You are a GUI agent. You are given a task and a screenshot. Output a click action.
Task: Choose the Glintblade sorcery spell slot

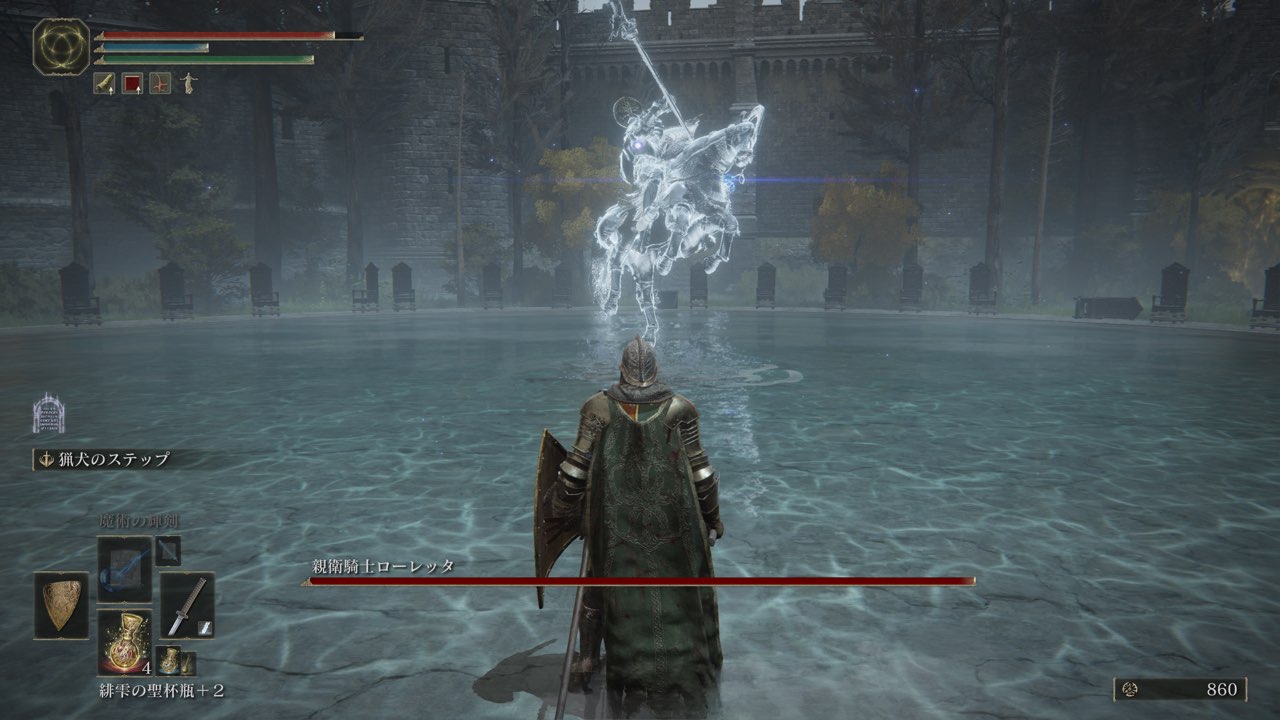124,570
